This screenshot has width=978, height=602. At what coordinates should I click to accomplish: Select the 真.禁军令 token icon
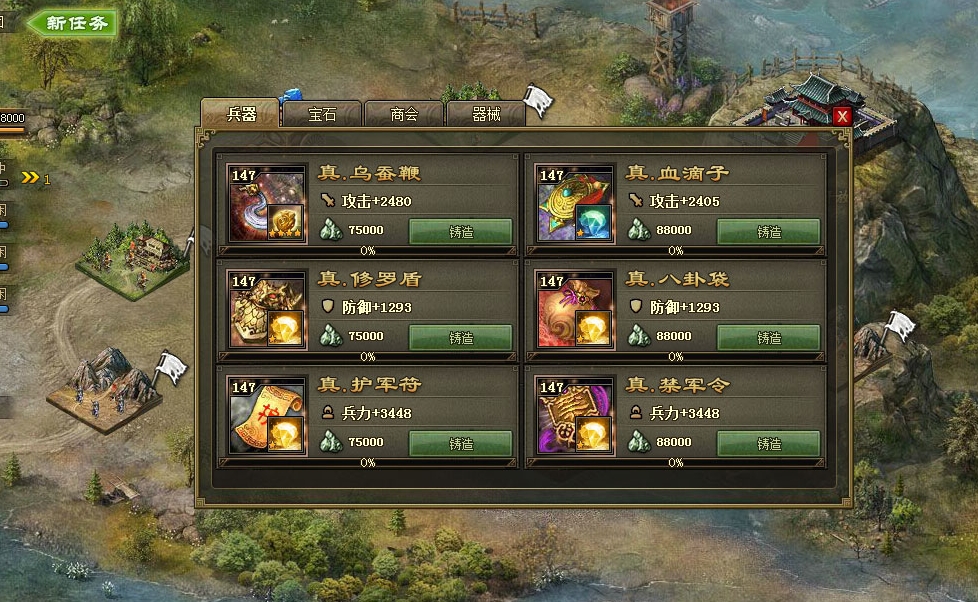[x=575, y=415]
